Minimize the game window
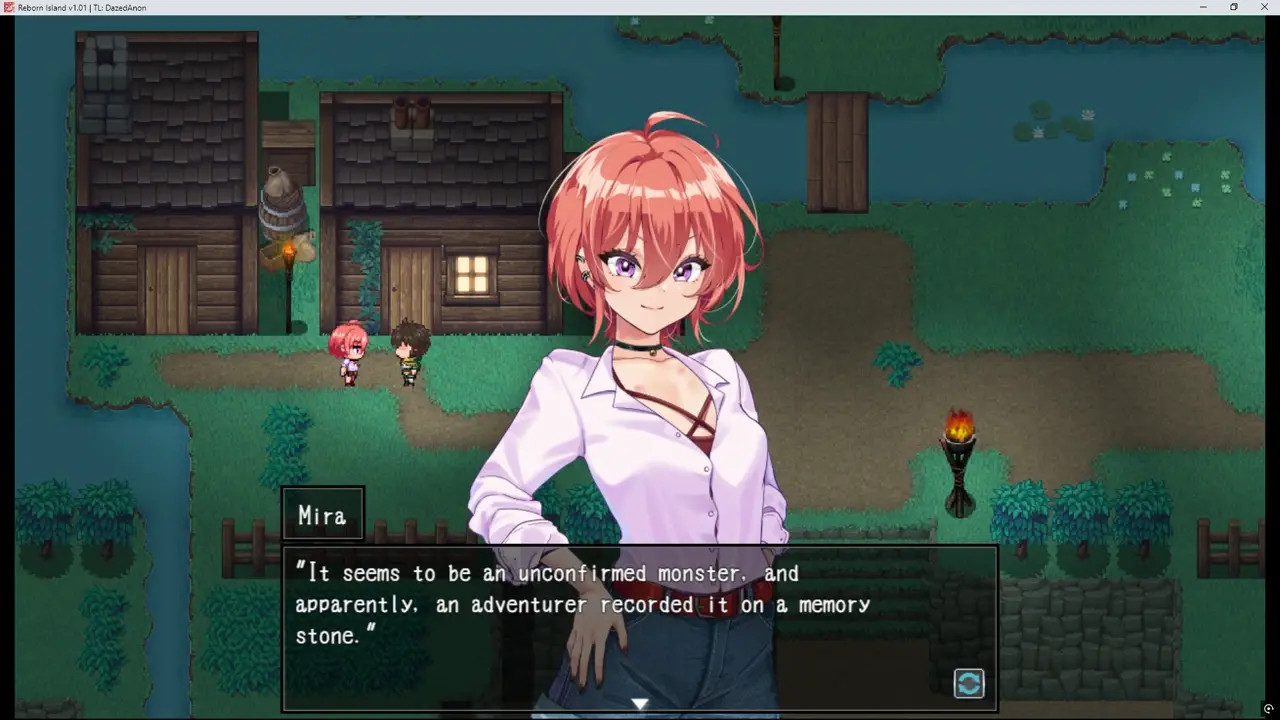The width and height of the screenshot is (1280, 720). (1202, 7)
